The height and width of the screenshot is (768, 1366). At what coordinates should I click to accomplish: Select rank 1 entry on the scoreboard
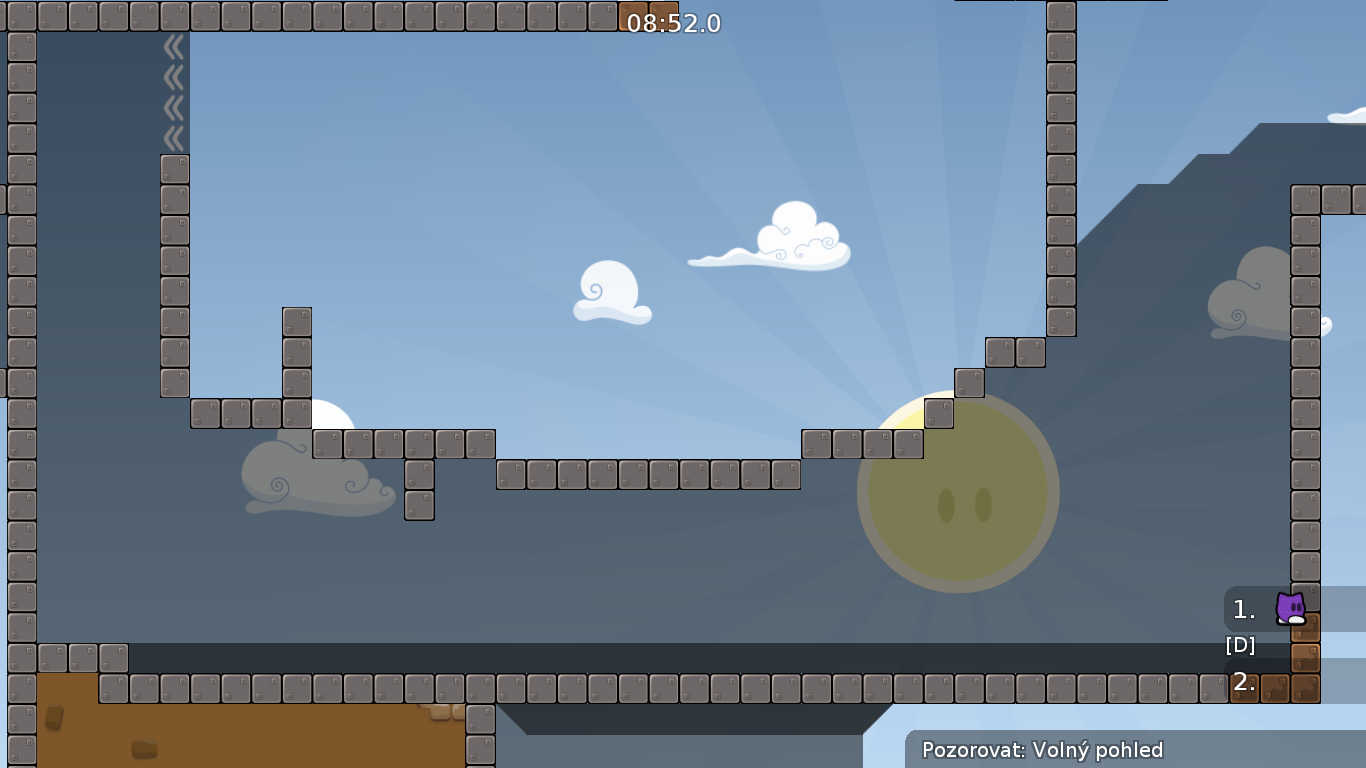[x=1242, y=609]
